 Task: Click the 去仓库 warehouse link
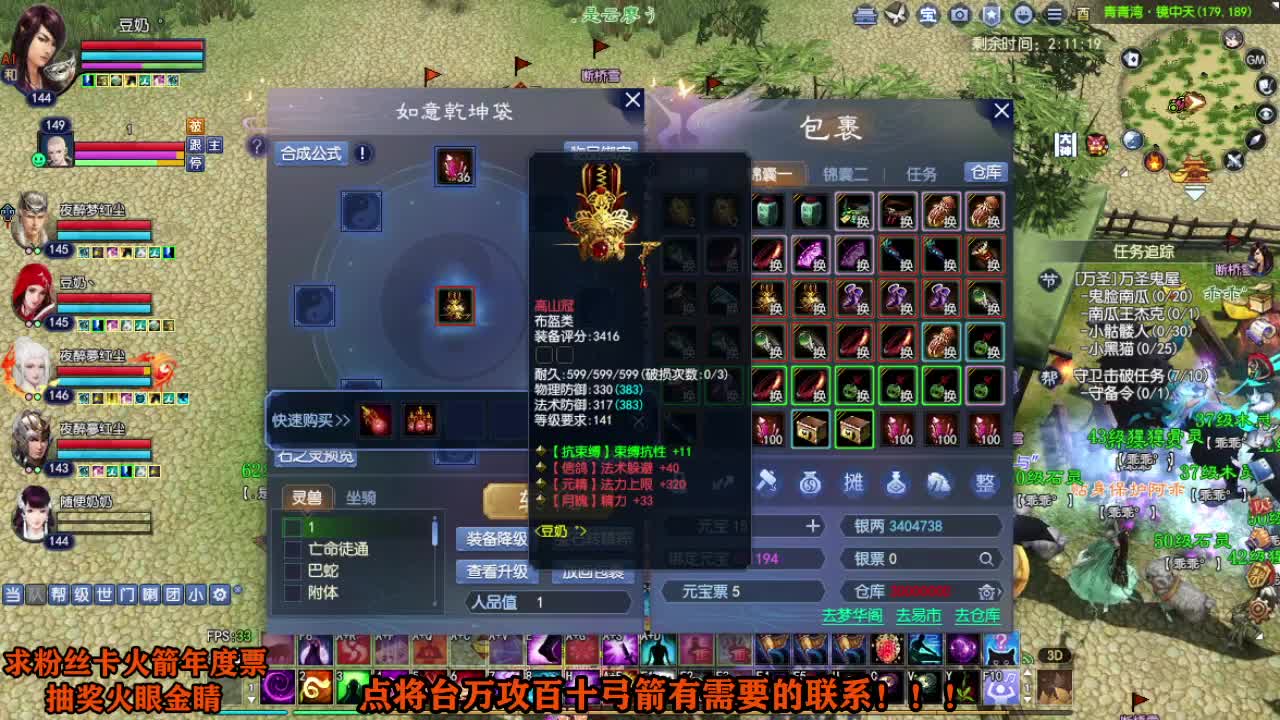[977, 616]
